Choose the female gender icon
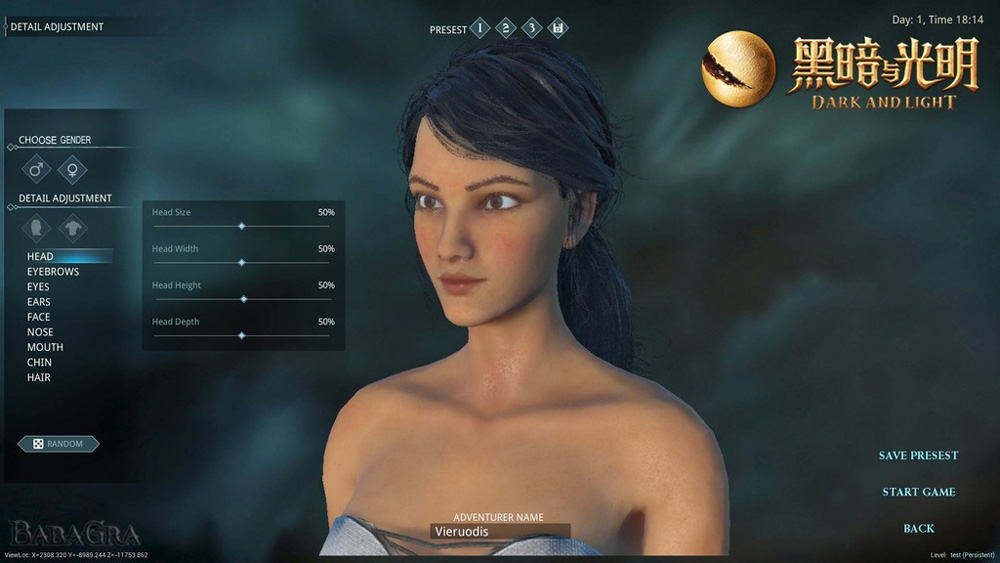Screen dimensions: 1000x563 point(72,168)
